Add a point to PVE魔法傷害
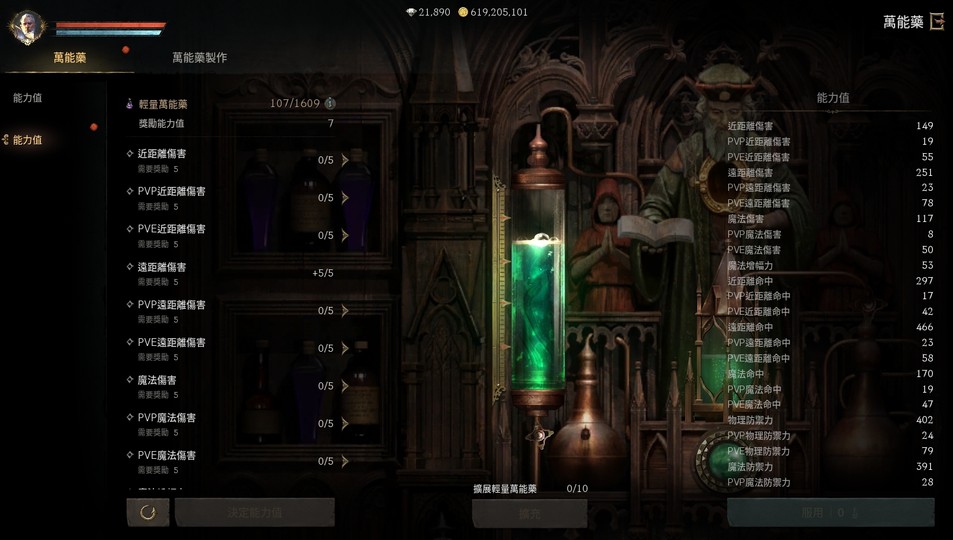This screenshot has height=540, width=953. tap(345, 461)
